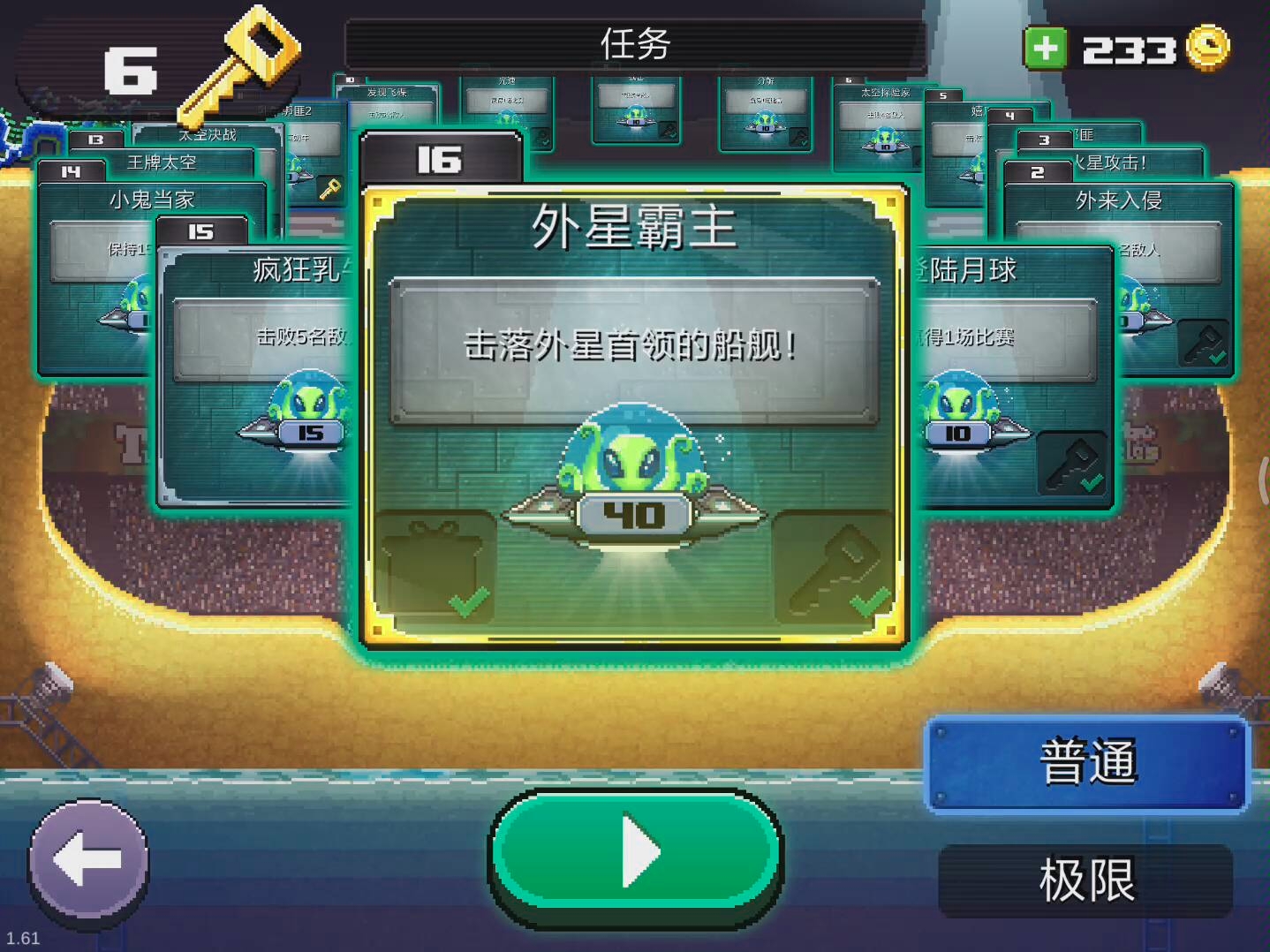The width and height of the screenshot is (1270, 952).
Task: Open mission card 2 外来入侵
Action: coord(1120,200)
